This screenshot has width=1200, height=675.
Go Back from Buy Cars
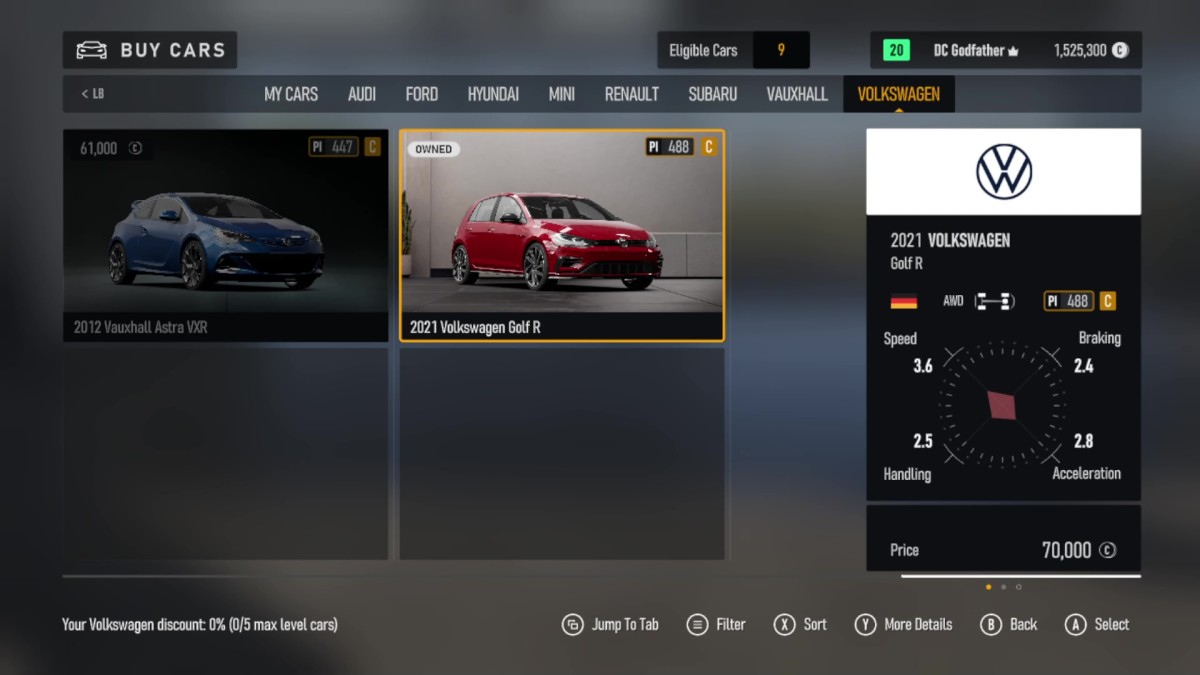[x=1008, y=625]
